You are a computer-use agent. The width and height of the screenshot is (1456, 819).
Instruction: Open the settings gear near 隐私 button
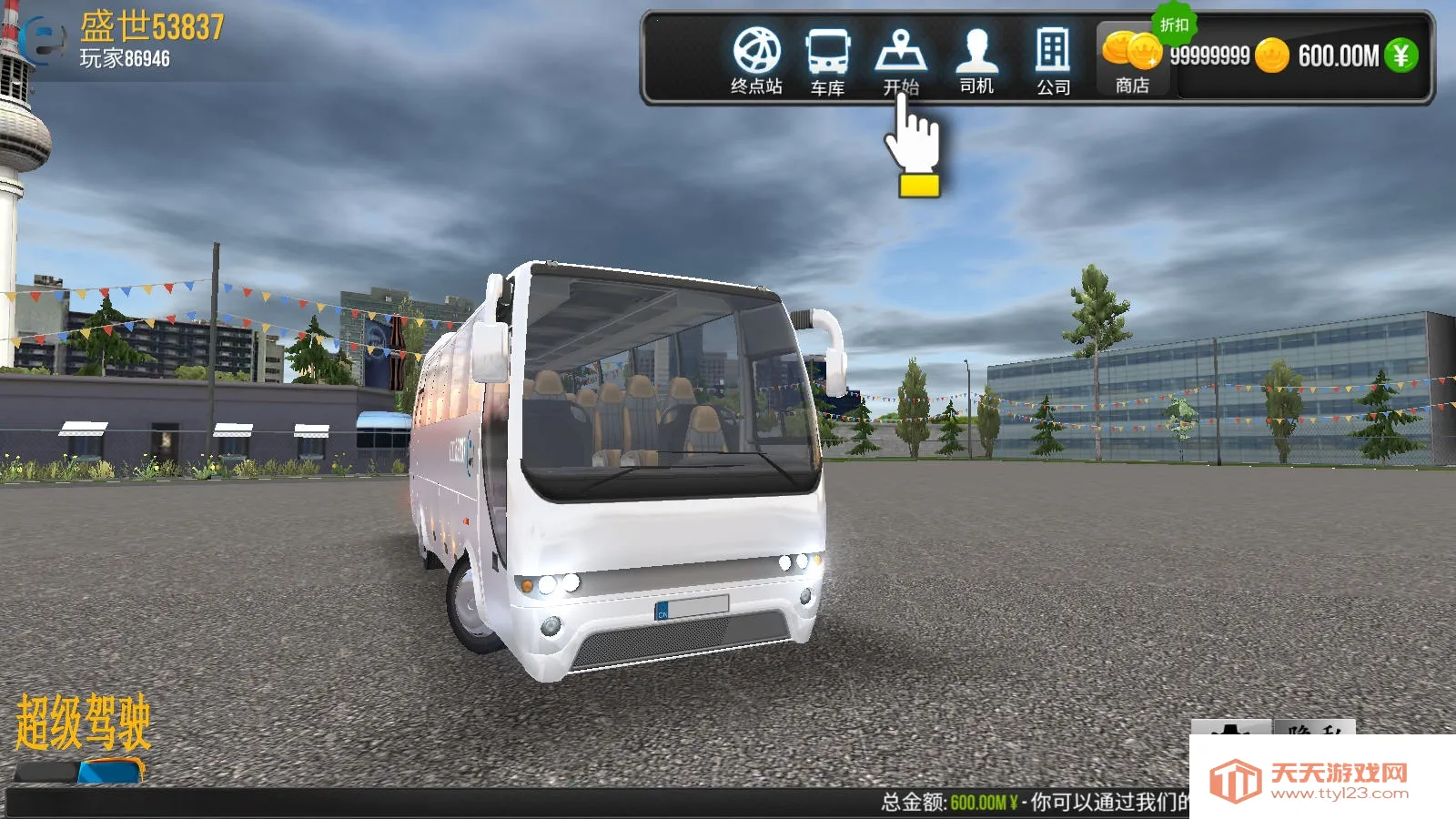tap(1232, 728)
